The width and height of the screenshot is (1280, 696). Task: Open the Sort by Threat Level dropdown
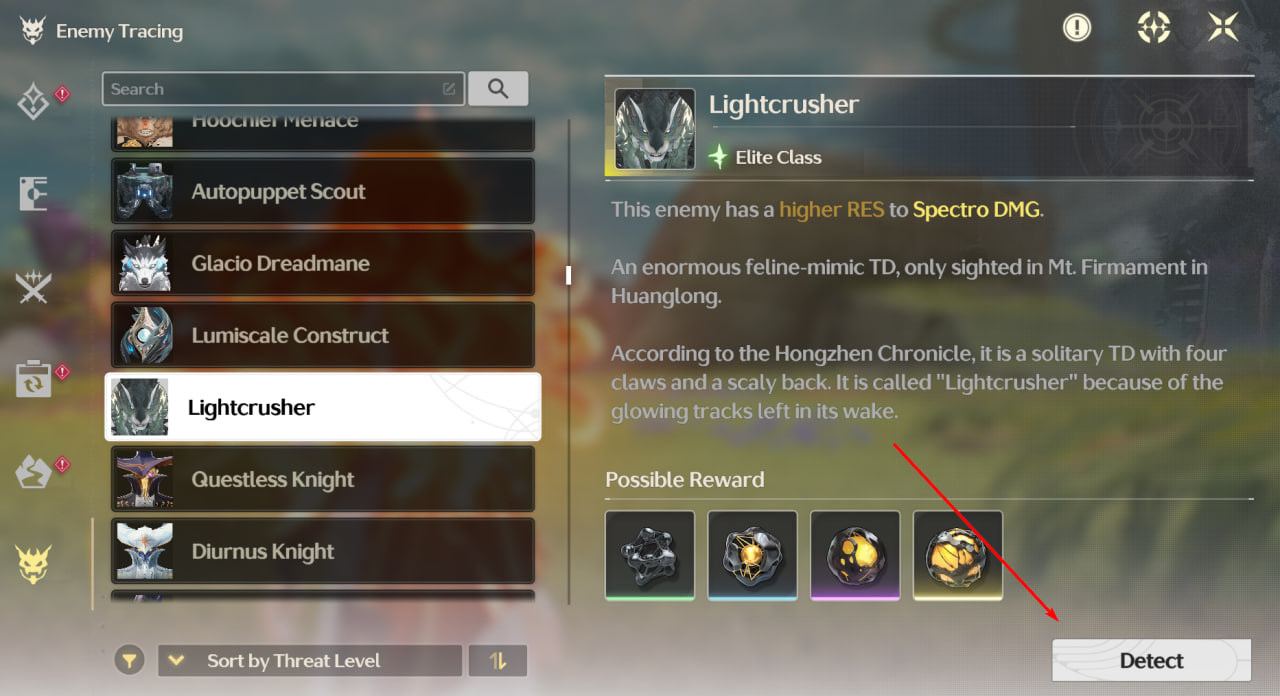pos(310,661)
